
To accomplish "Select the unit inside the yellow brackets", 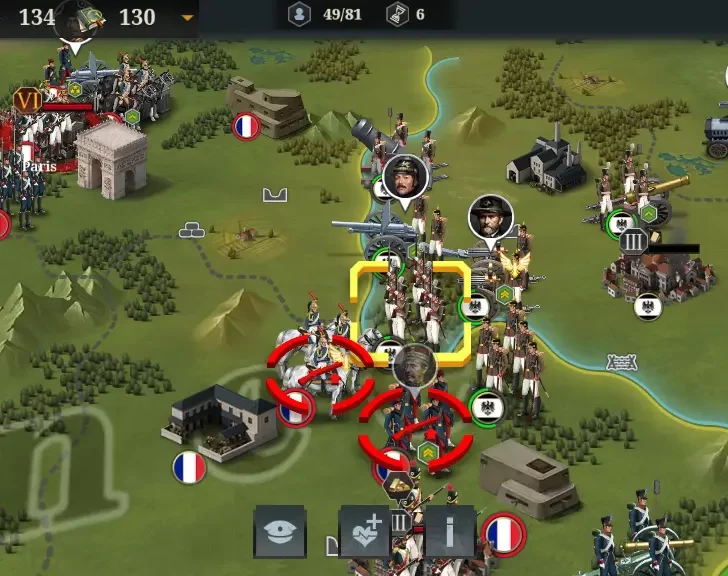I will (x=410, y=309).
